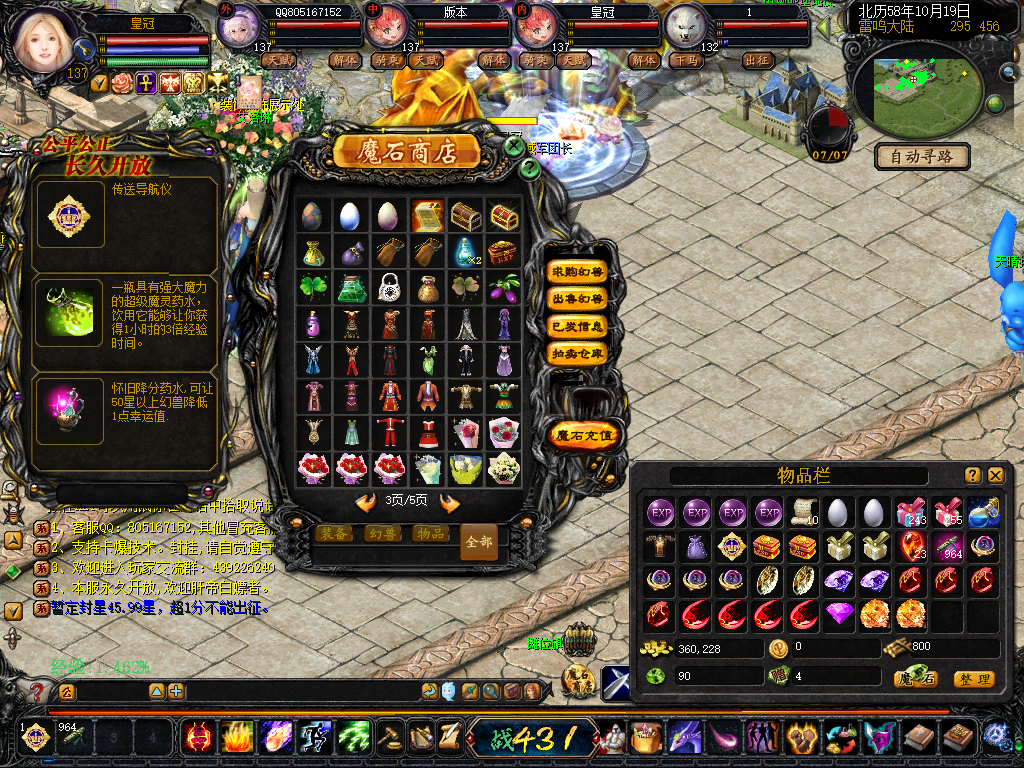
Task: Select the padlock item in the shop
Action: (390, 288)
